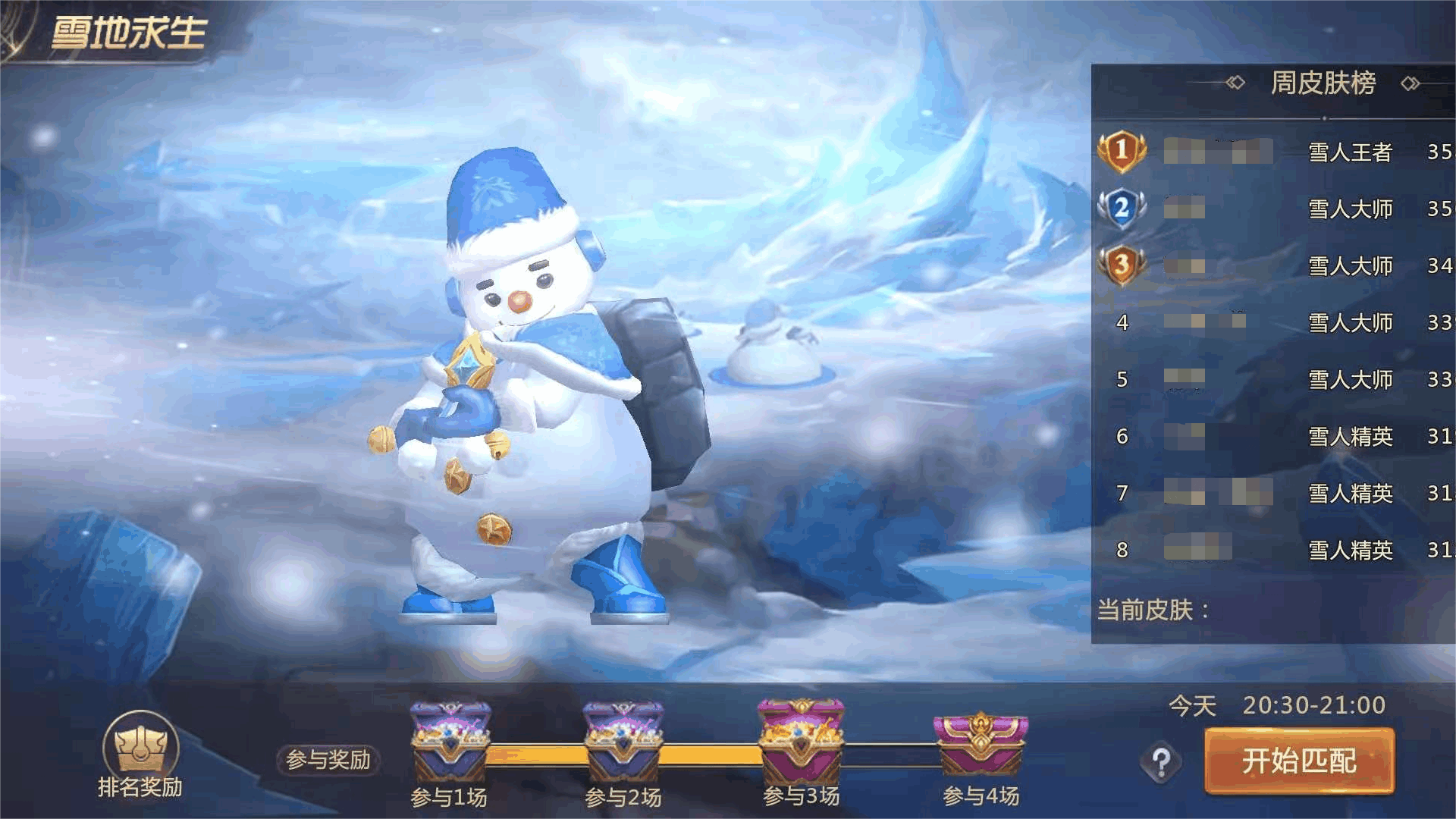
Task: Open the question mark help icon
Action: coord(1161,761)
